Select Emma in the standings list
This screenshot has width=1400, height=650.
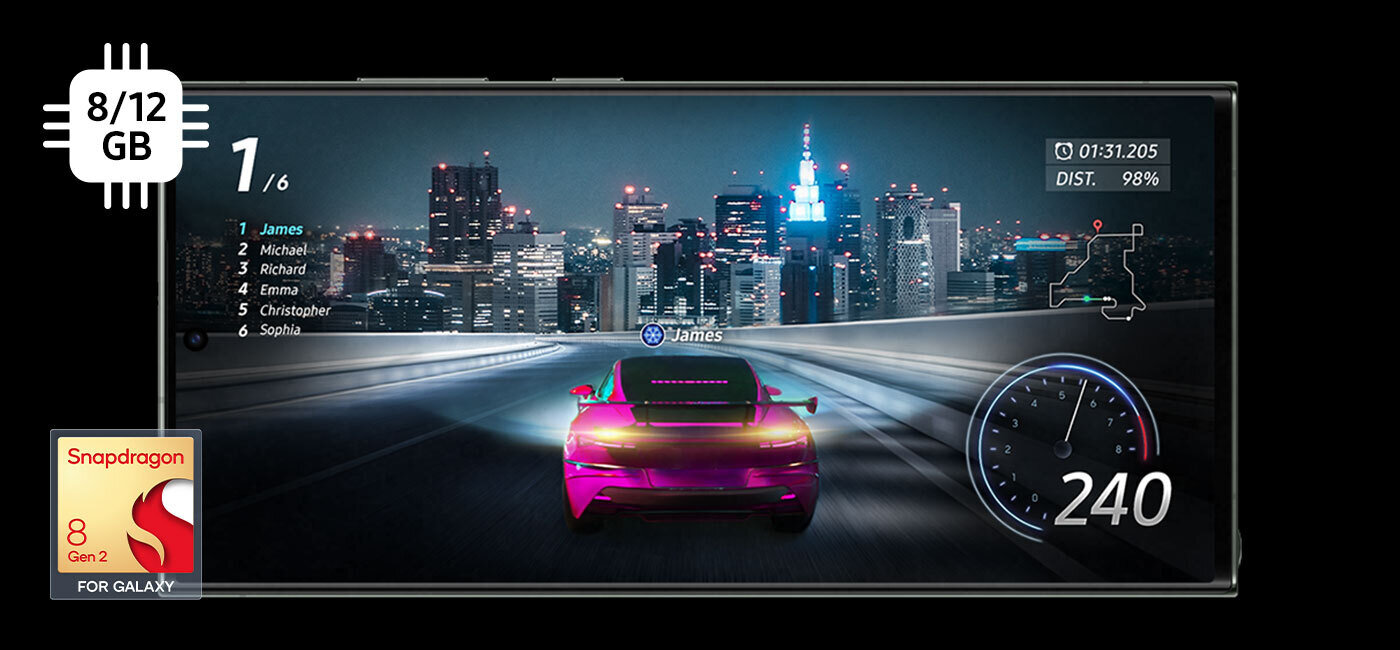(278, 290)
